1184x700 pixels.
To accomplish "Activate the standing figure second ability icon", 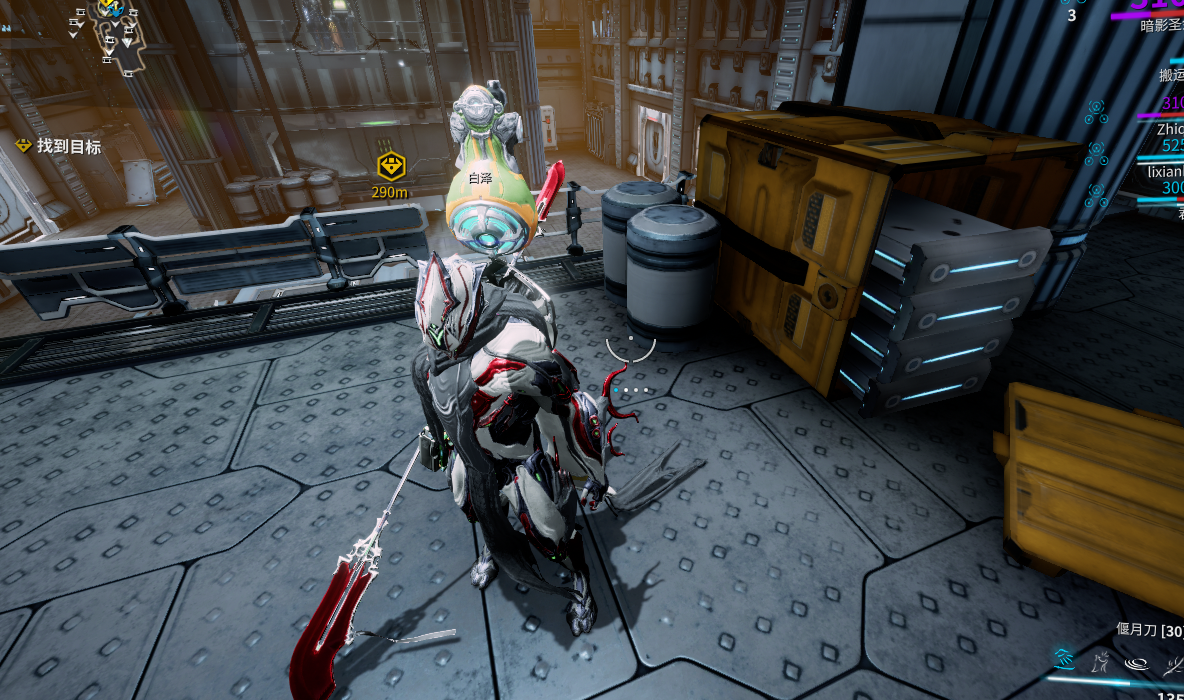I will [1101, 660].
